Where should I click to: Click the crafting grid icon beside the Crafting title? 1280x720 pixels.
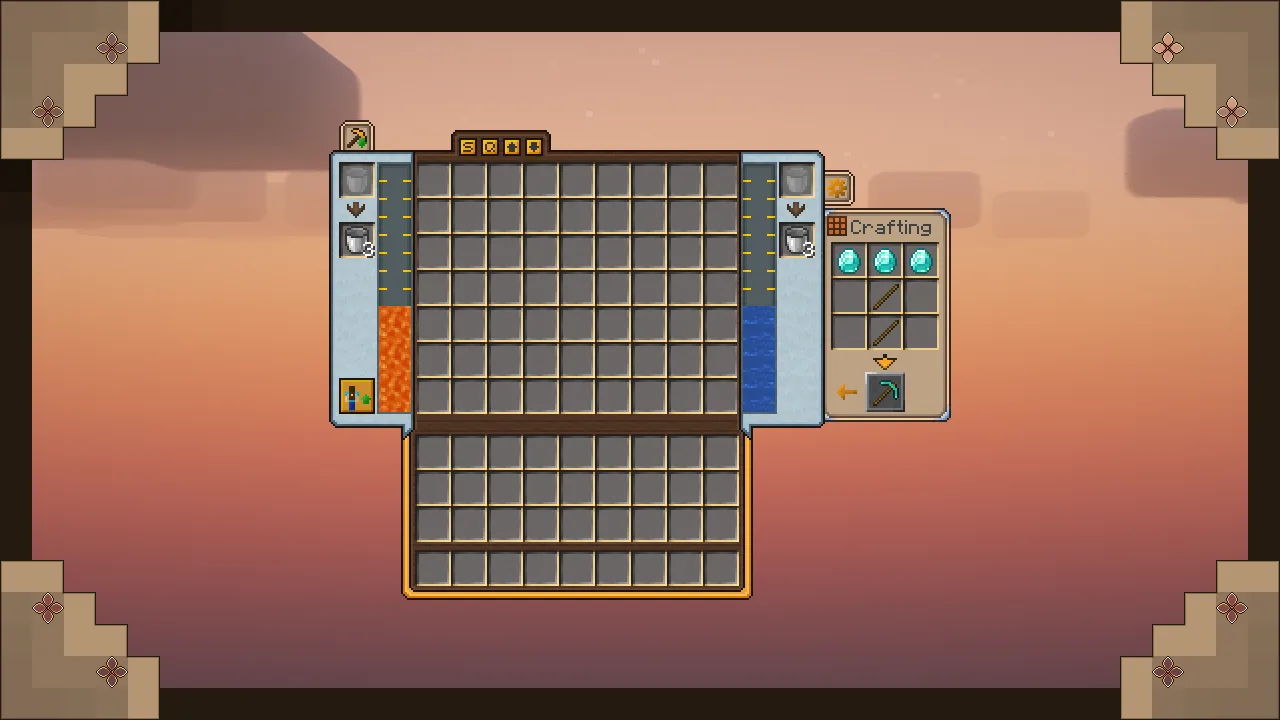click(836, 226)
